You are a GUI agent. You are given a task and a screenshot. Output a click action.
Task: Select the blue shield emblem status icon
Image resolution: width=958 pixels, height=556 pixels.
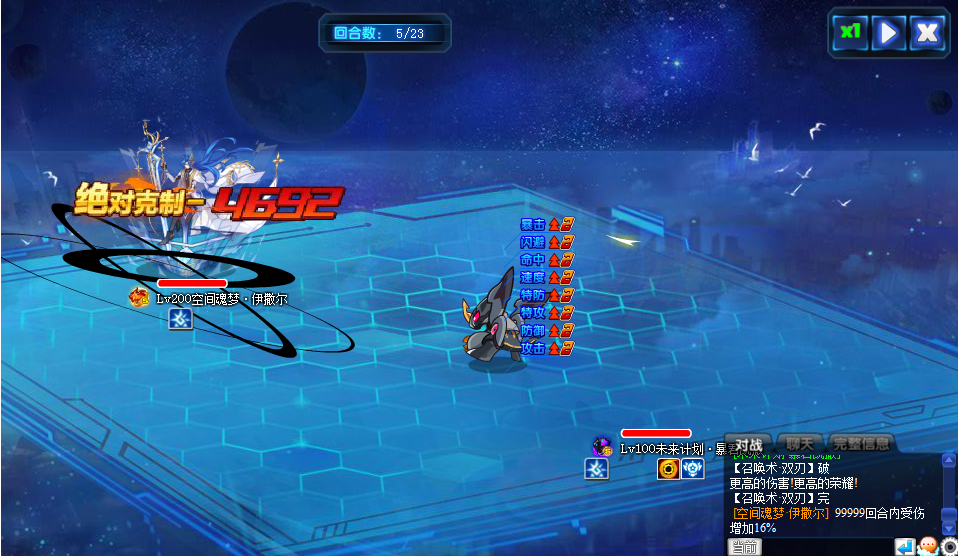pos(693,469)
